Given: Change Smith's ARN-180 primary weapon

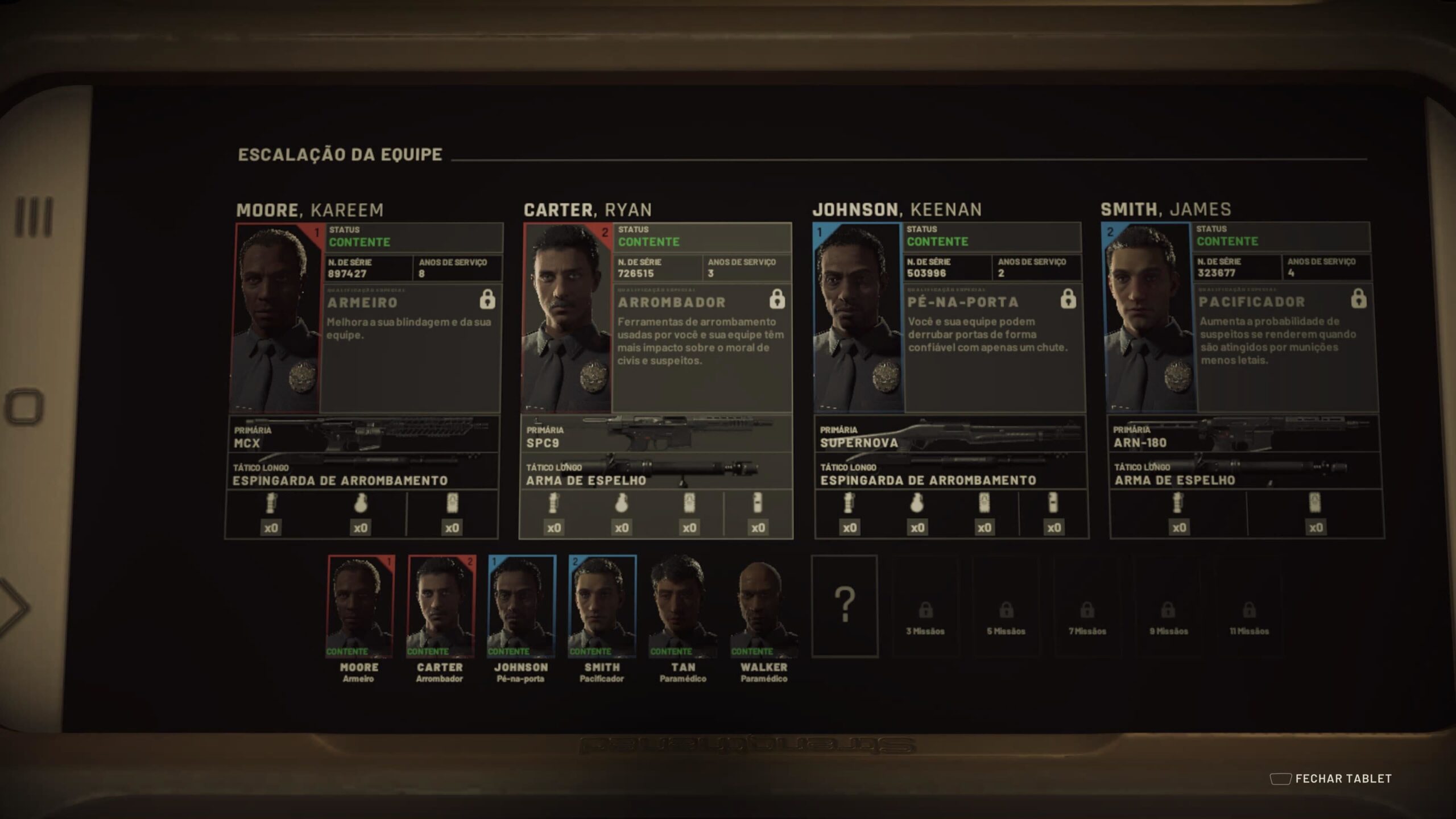Looking at the screenshot, I should pos(1244,435).
